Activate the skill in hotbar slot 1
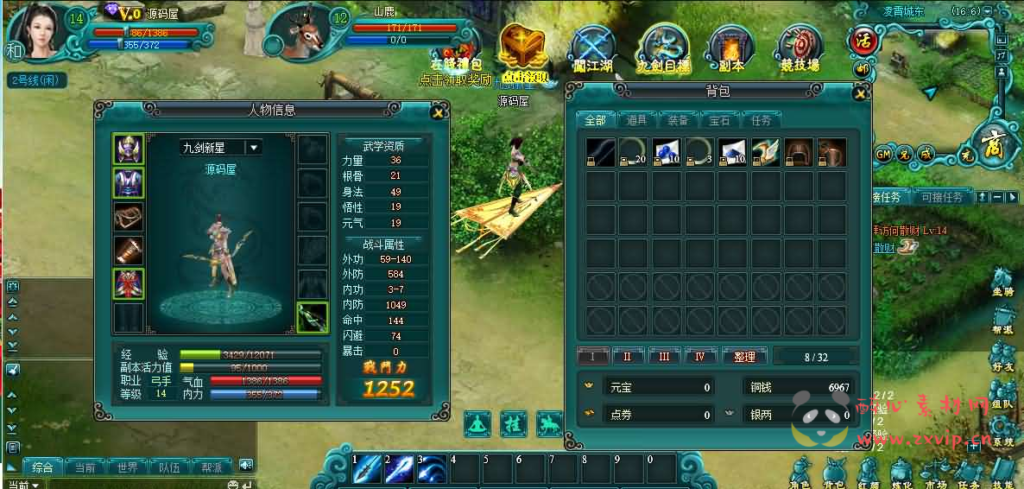 point(366,469)
